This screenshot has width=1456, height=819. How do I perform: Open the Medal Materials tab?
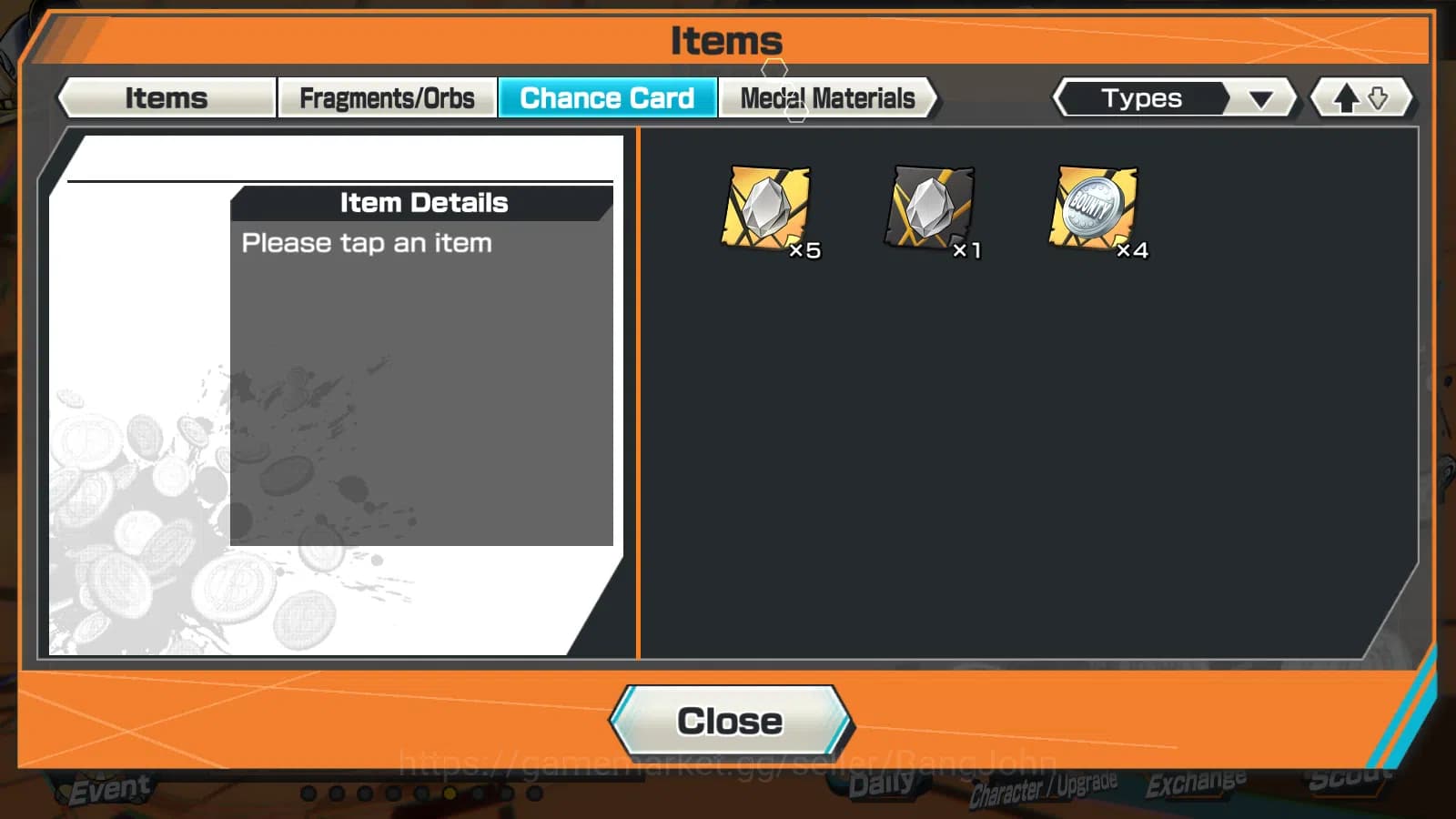(826, 97)
